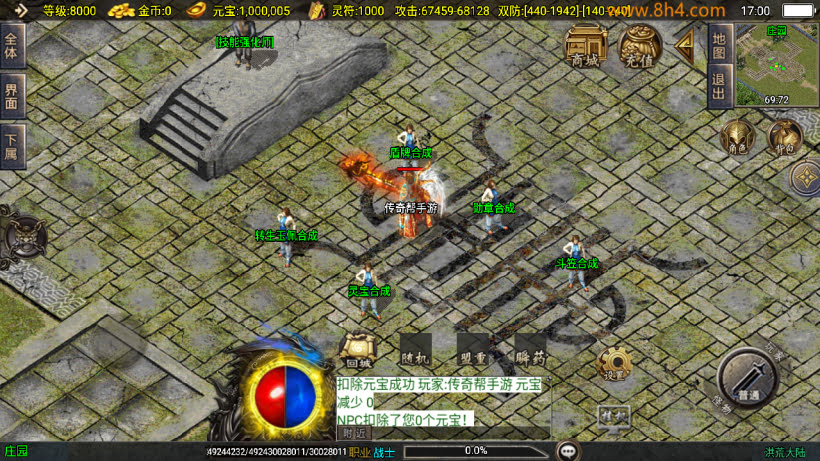Select the 界面 interface tab
820x461 pixels.
coord(12,96)
